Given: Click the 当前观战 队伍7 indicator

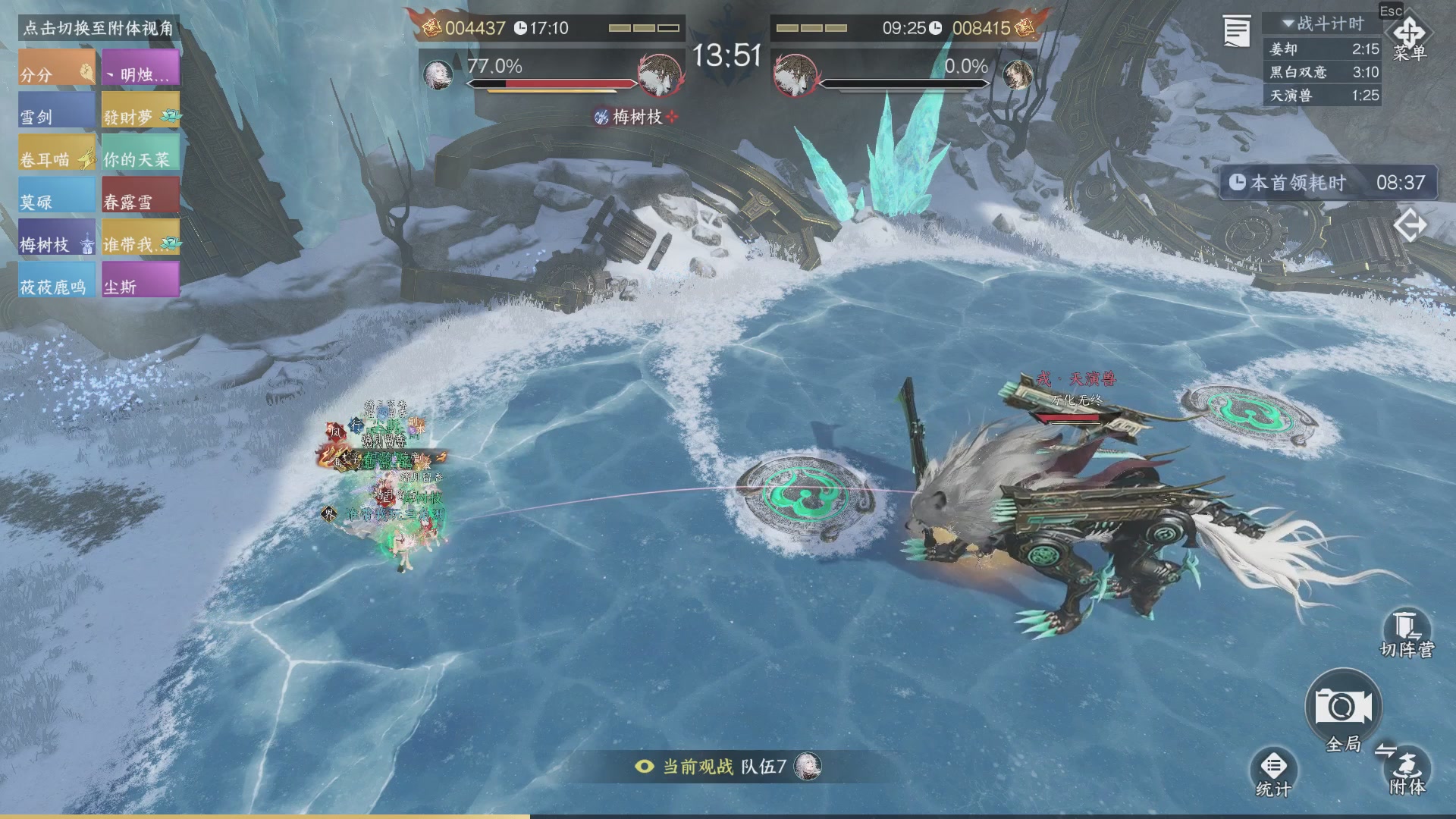Looking at the screenshot, I should point(726,767).
